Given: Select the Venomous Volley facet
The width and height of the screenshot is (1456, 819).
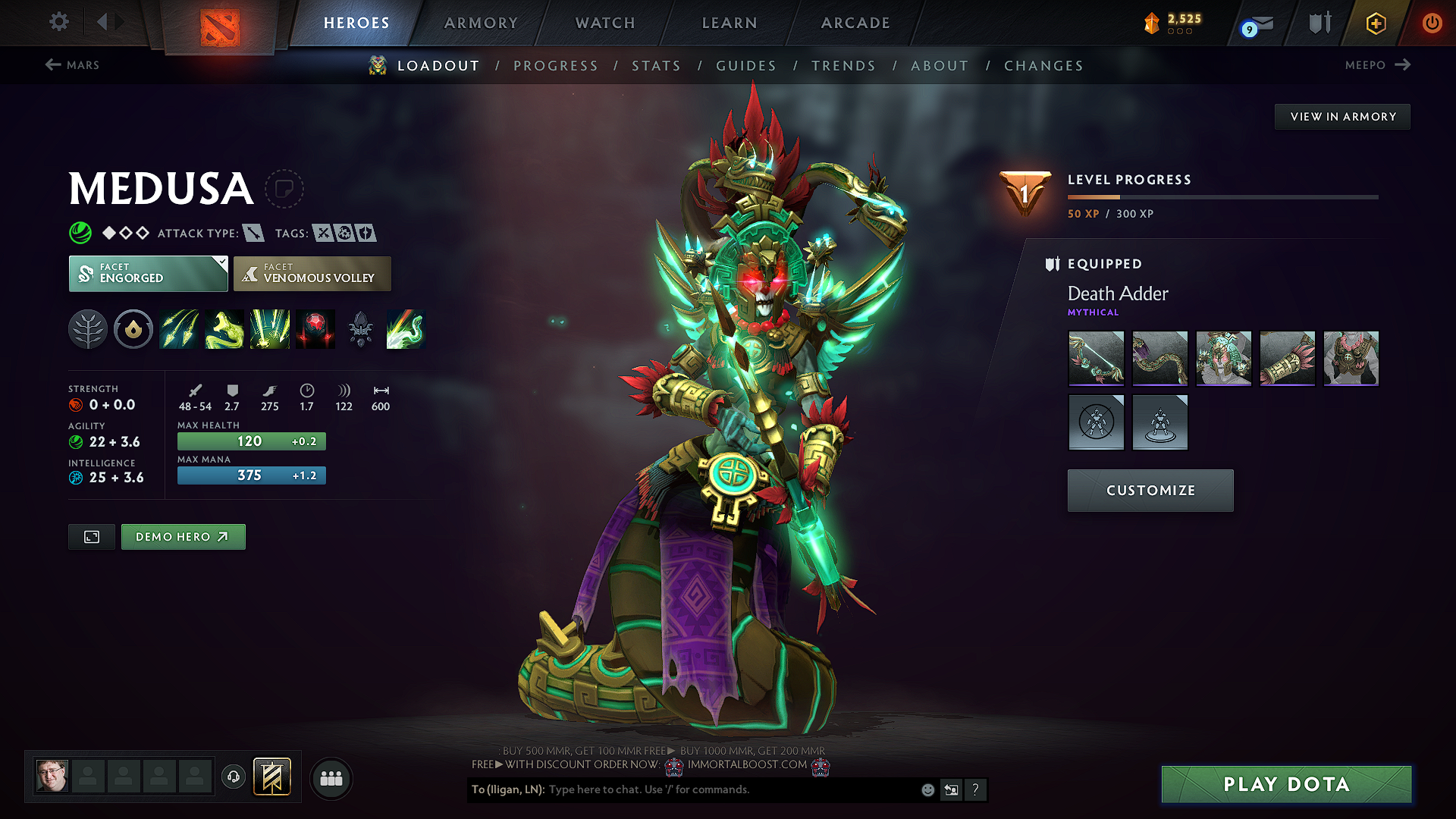Looking at the screenshot, I should (x=312, y=274).
